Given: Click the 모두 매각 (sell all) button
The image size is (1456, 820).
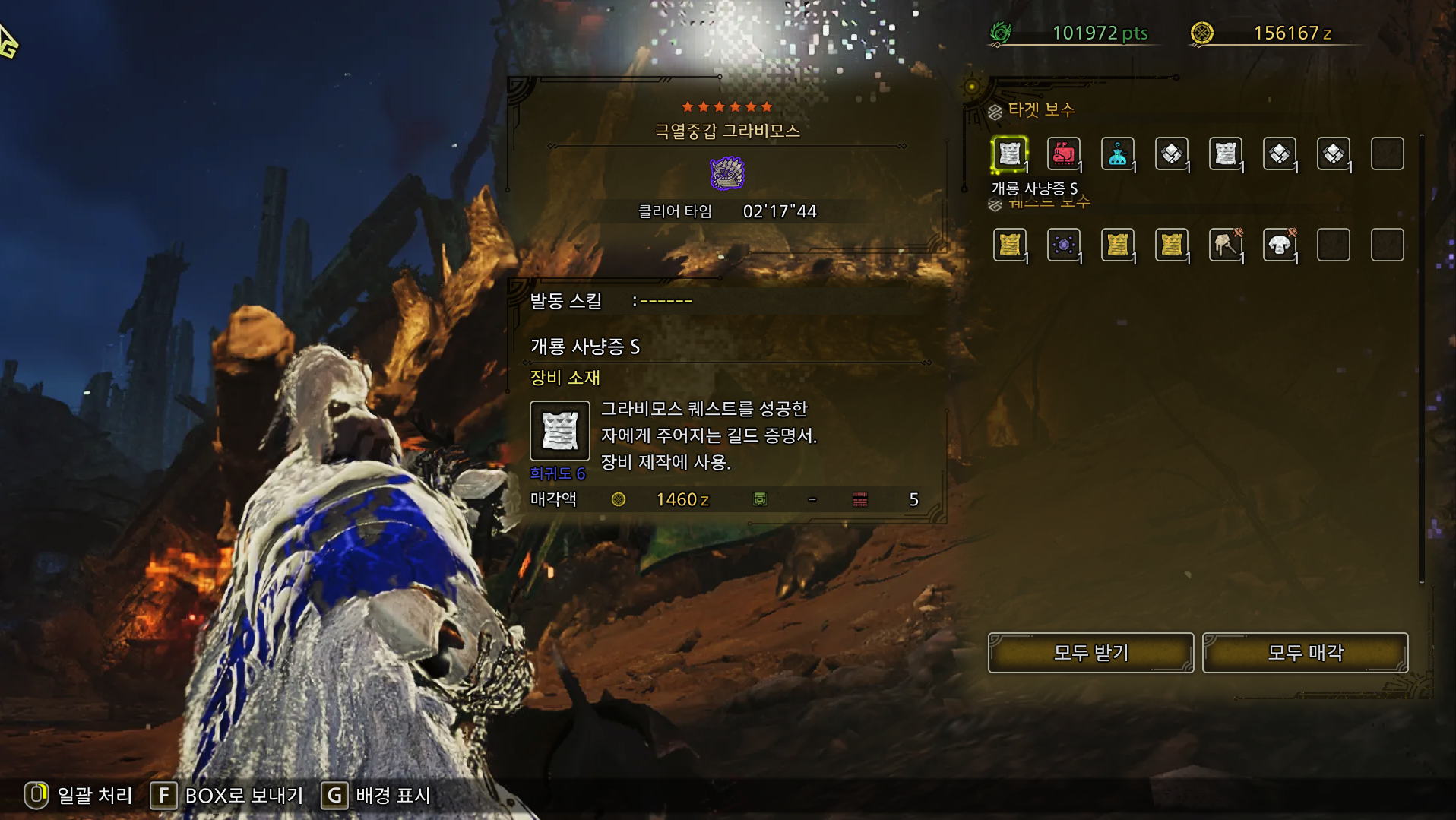Looking at the screenshot, I should coord(1305,653).
